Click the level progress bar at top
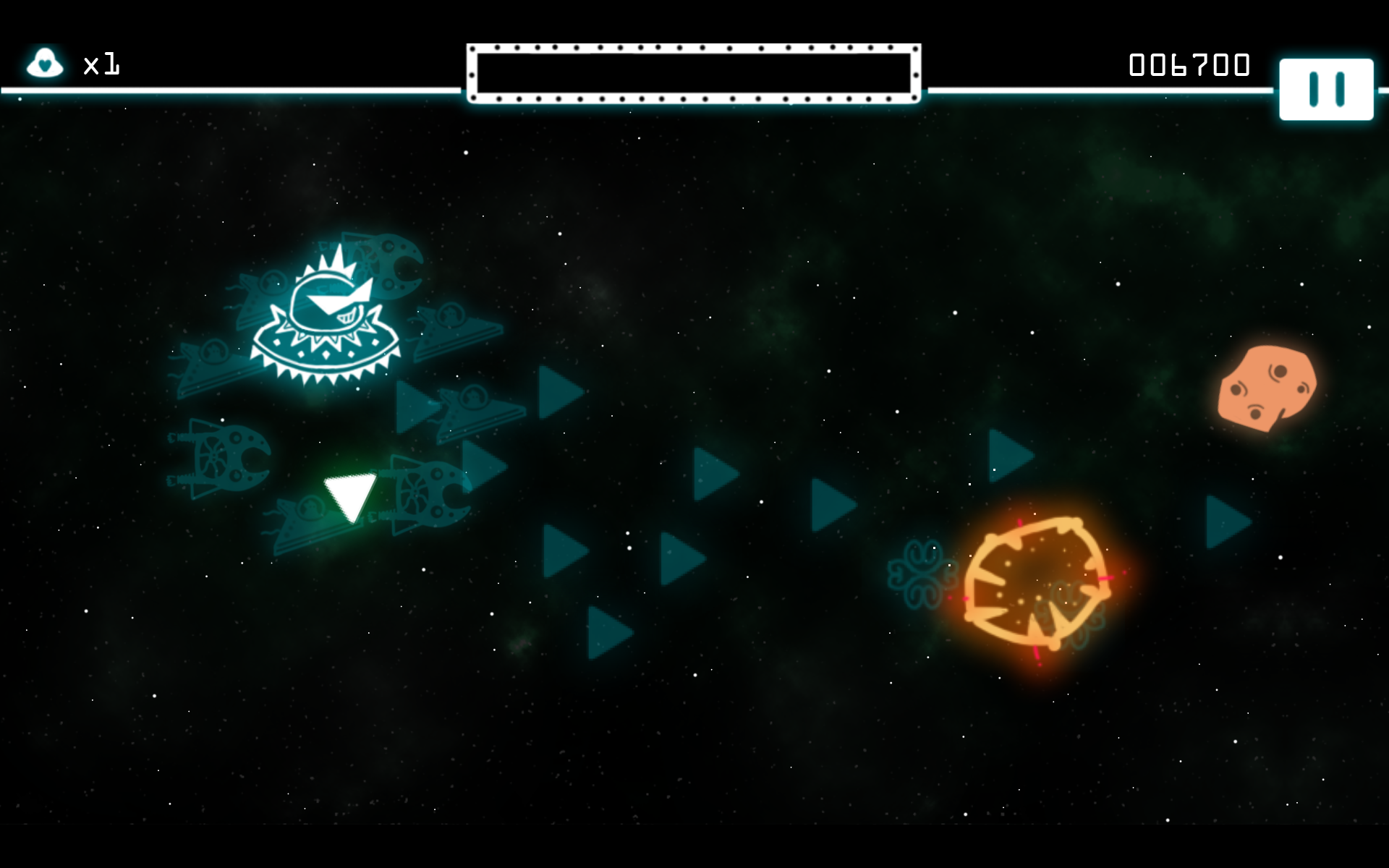 (x=693, y=71)
